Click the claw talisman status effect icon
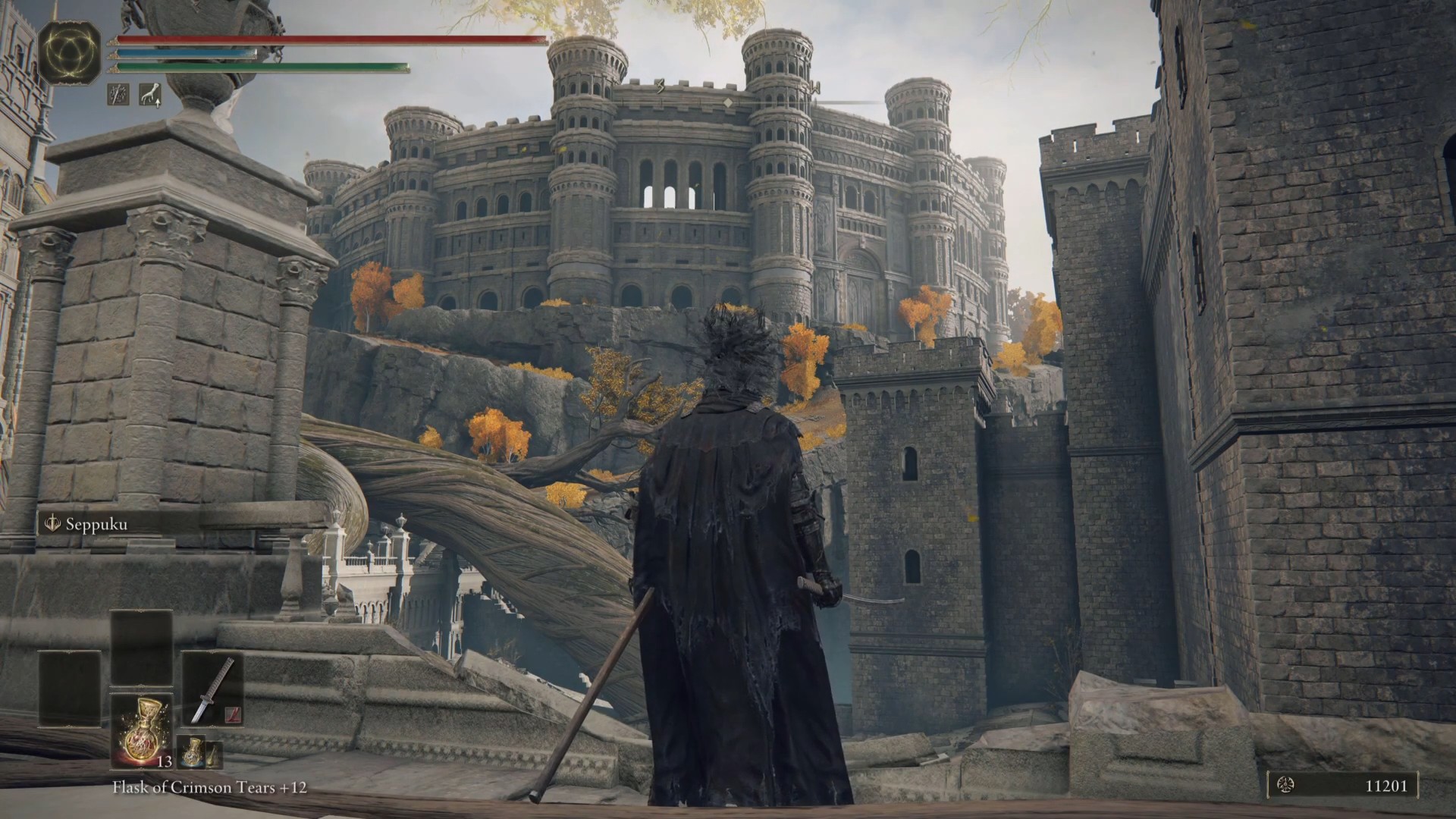Viewport: 1456px width, 819px height. pyautogui.click(x=150, y=94)
